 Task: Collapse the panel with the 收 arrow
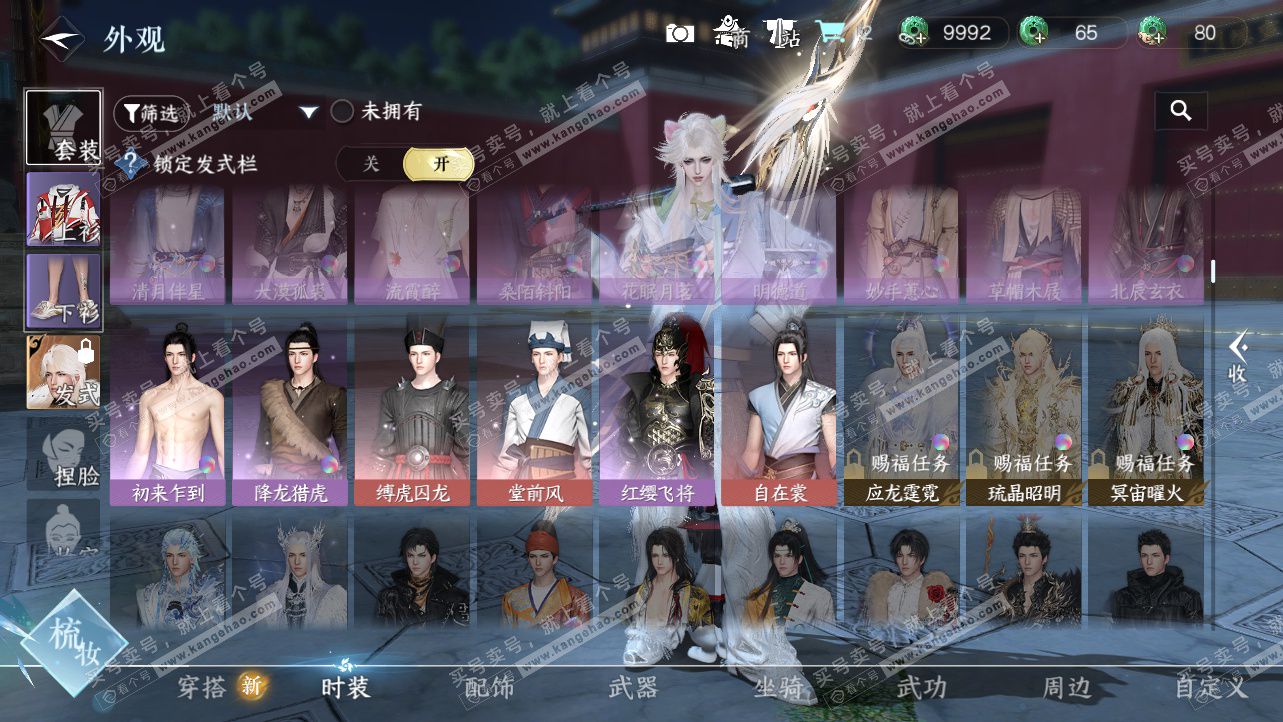tap(1238, 357)
